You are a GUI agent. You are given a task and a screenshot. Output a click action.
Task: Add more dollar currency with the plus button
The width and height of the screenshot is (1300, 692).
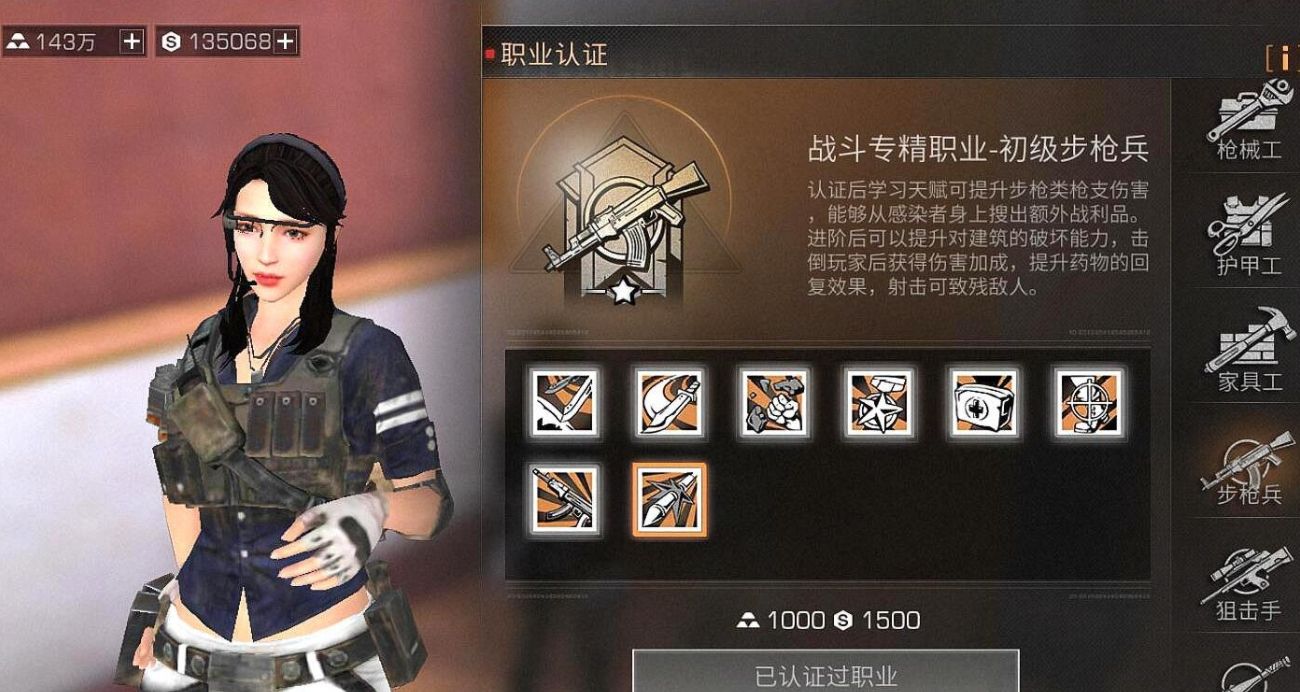pos(285,41)
